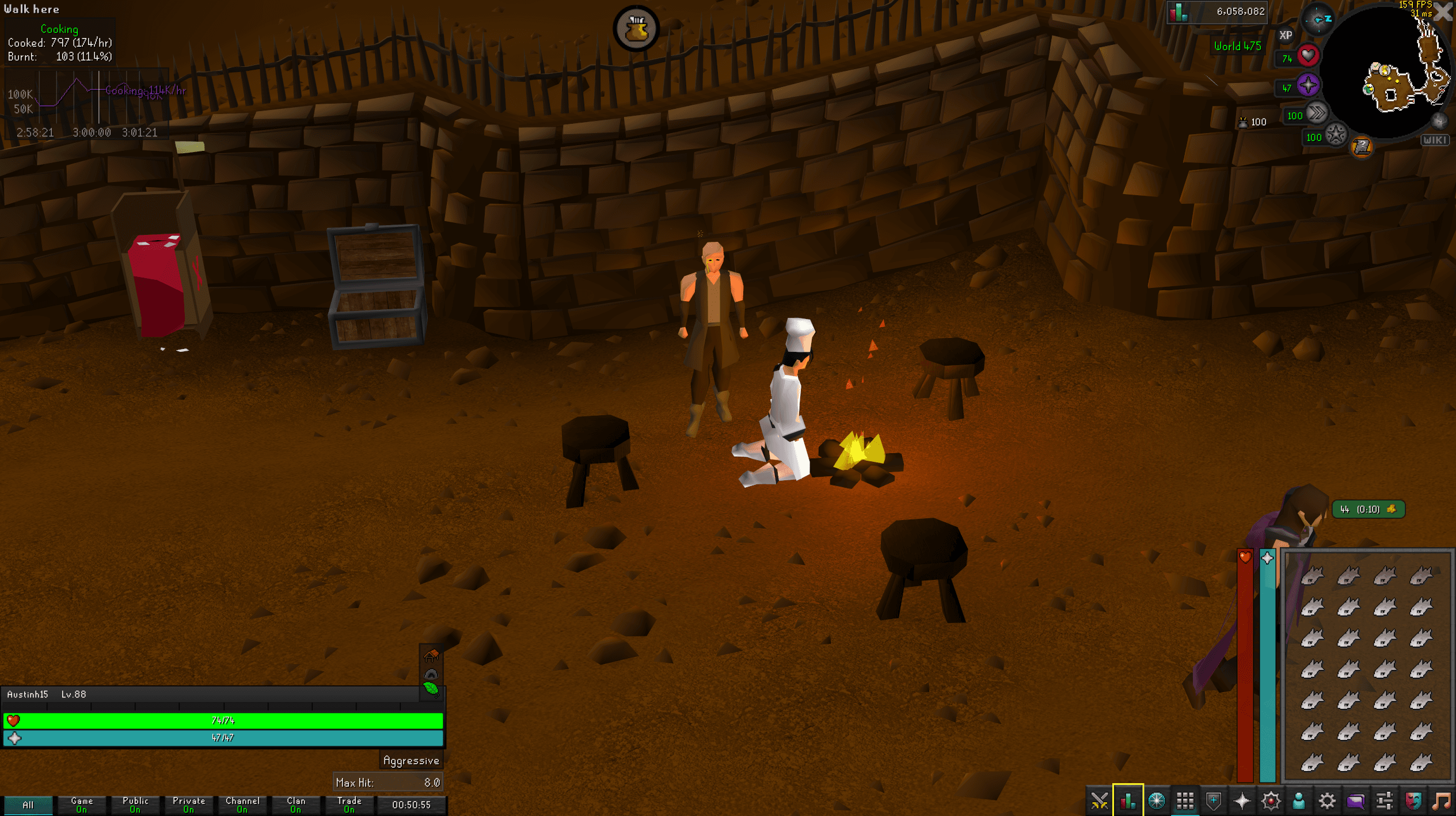Viewport: 1456px width, 816px height.
Task: Open the Combat Options tab with the crossed swords icon
Action: point(1100,800)
